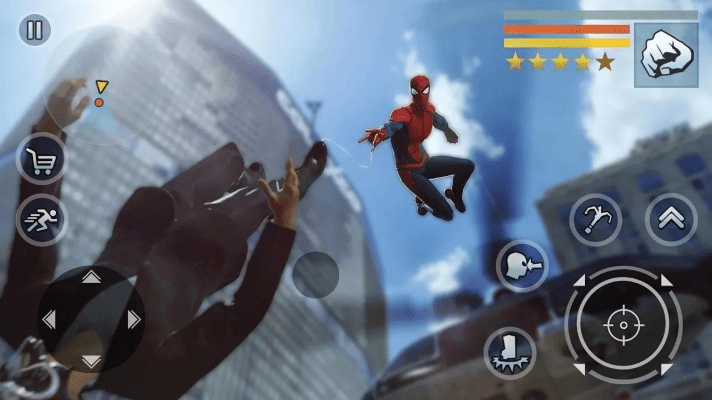The image size is (712, 400).
Task: Jump with the double-chevron up button
Action: pos(671,219)
